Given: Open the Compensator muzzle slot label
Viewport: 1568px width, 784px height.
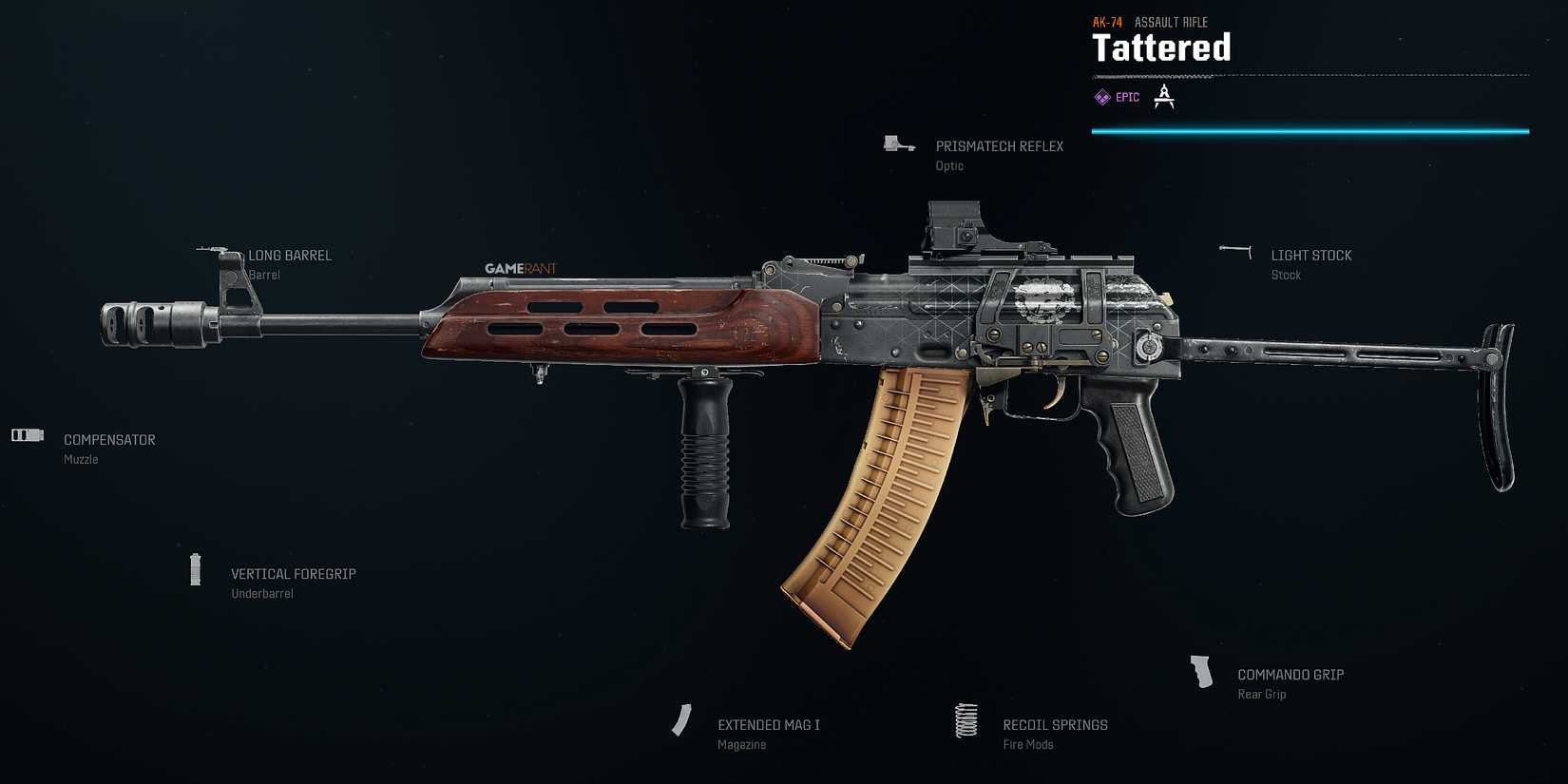Looking at the screenshot, I should click(109, 439).
